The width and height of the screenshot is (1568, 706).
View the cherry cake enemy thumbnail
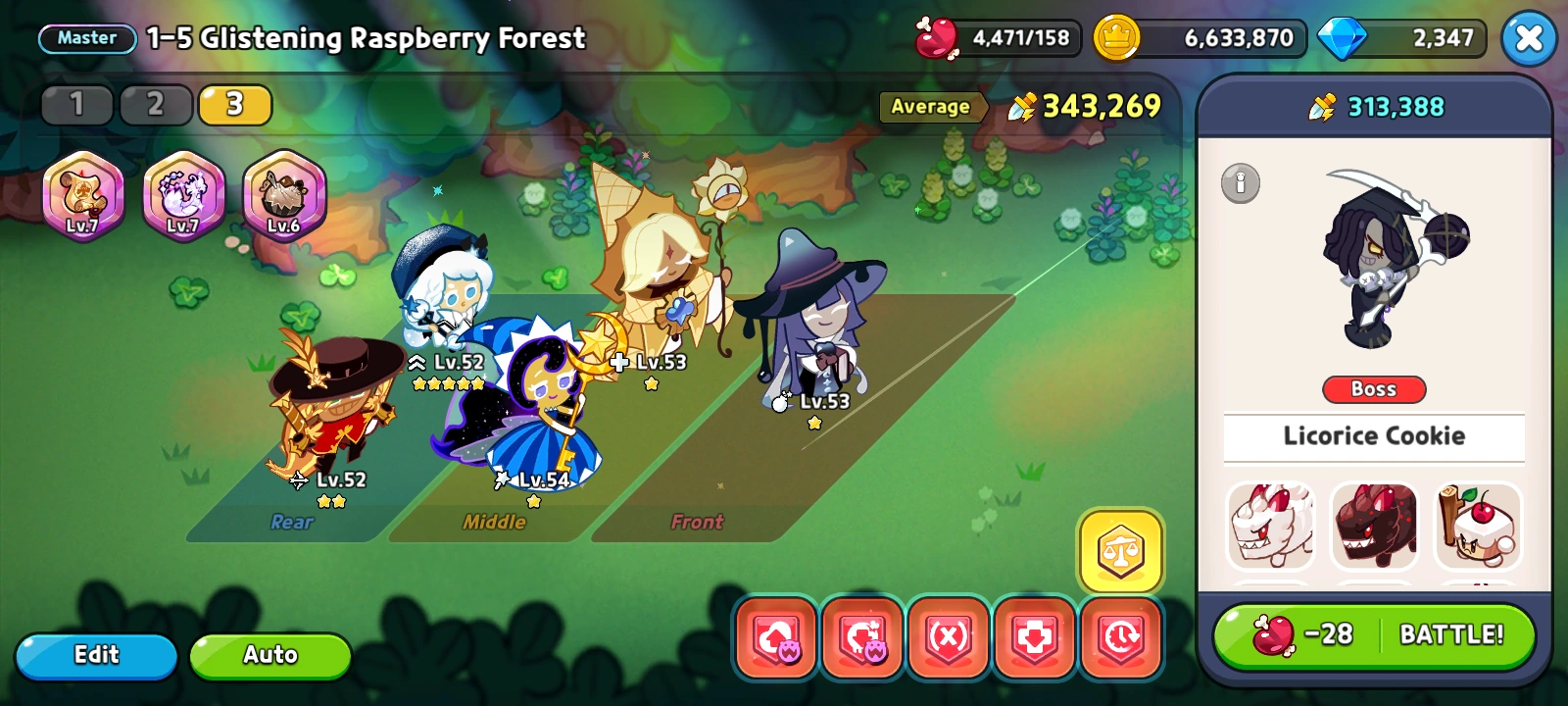[x=1478, y=527]
